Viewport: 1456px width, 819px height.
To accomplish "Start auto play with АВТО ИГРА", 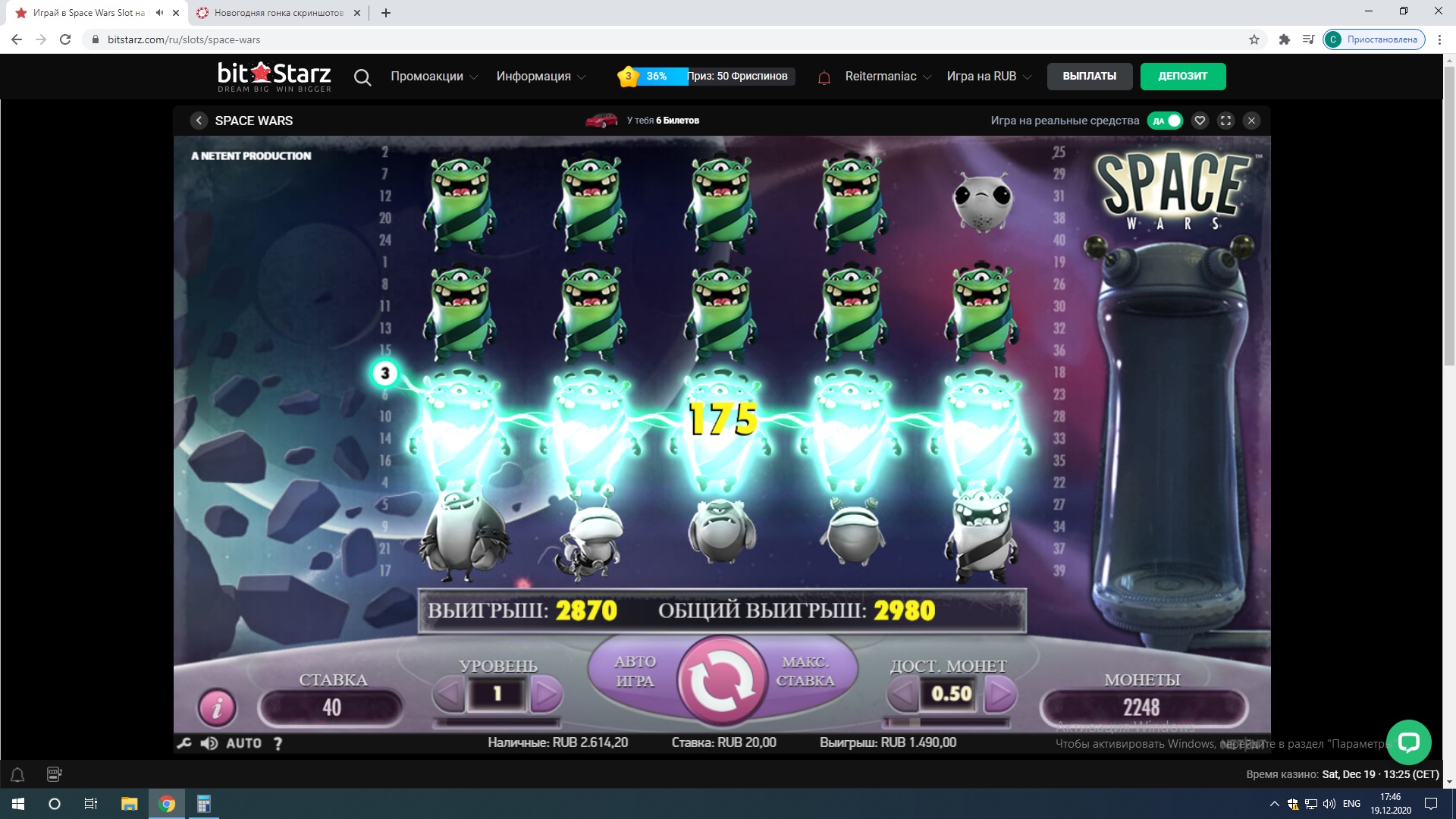I will (635, 672).
